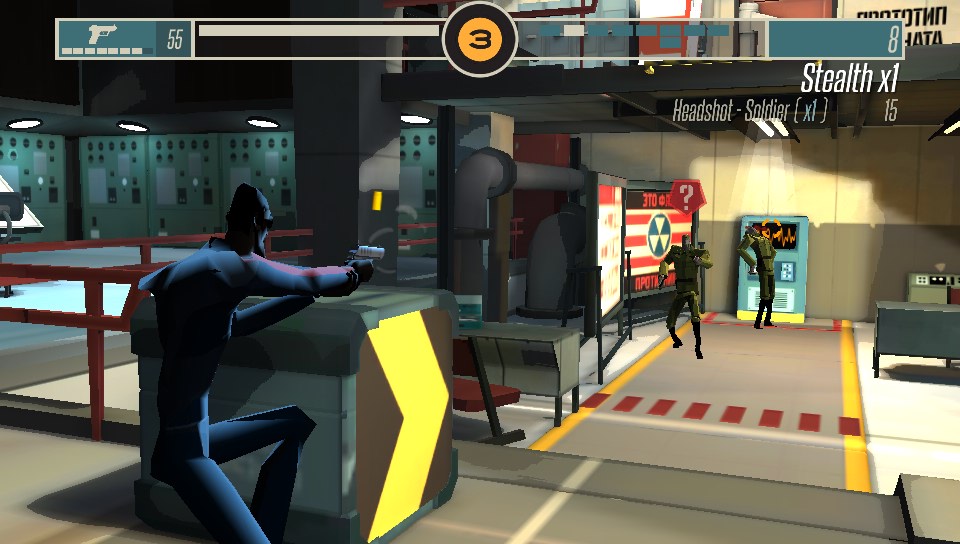Click the DEFCON level 3 badge

[x=480, y=40]
